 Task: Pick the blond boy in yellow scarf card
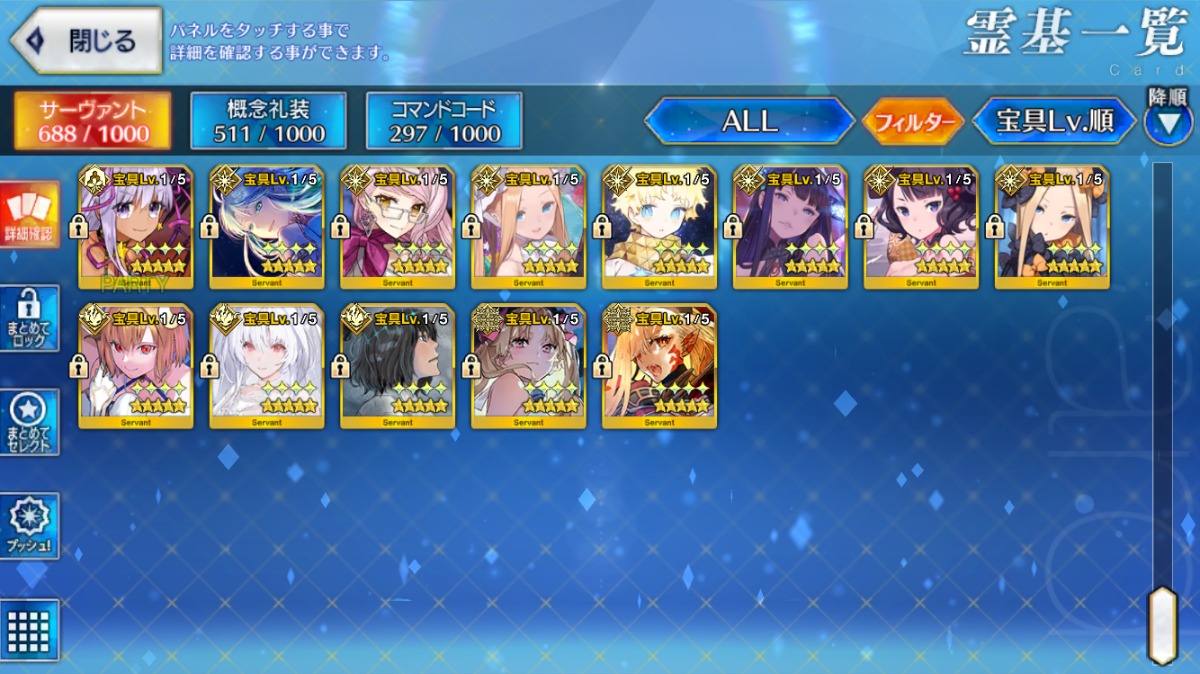point(659,228)
